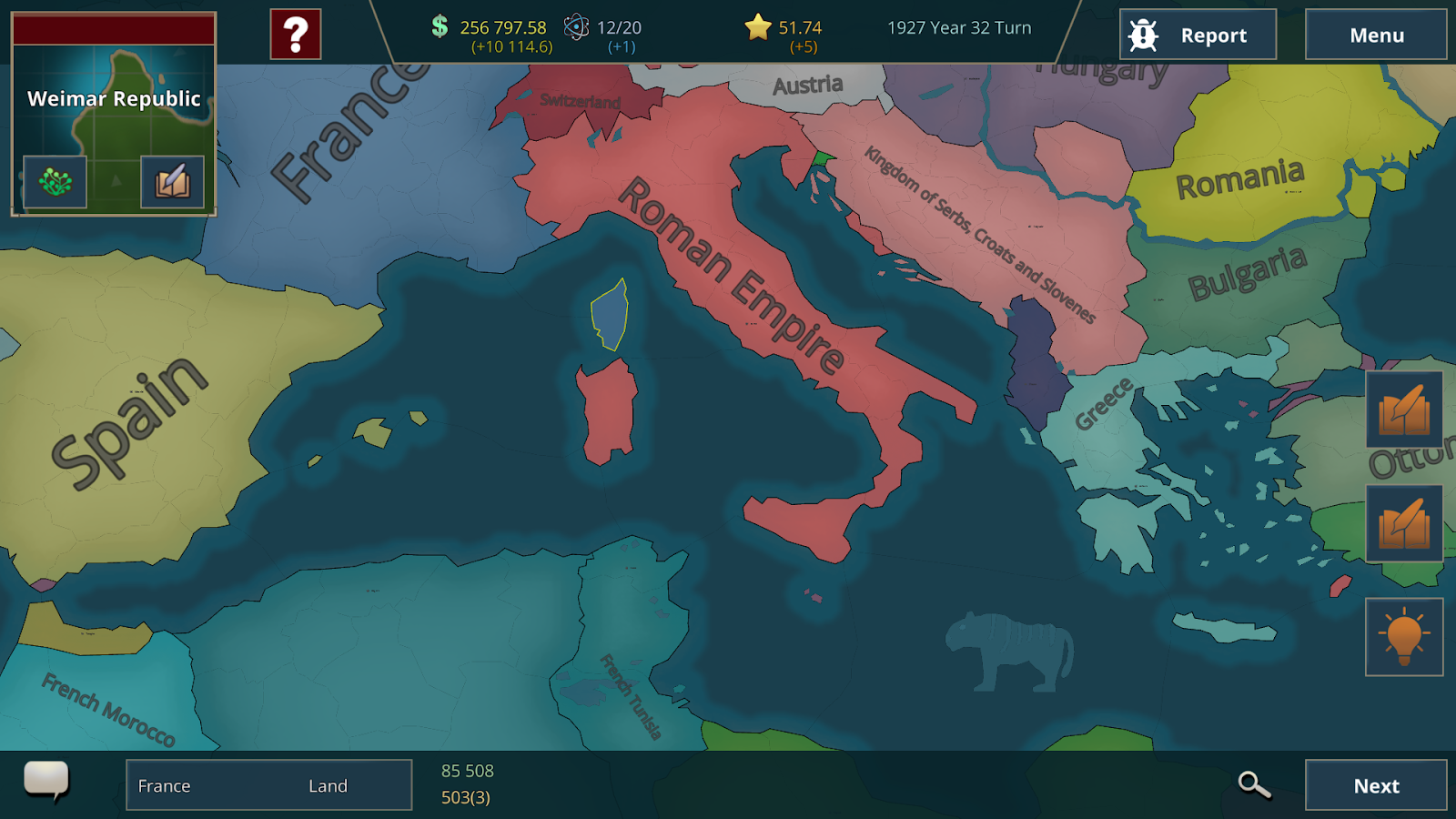
Task: Open the Report panel
Action: click(x=1198, y=35)
